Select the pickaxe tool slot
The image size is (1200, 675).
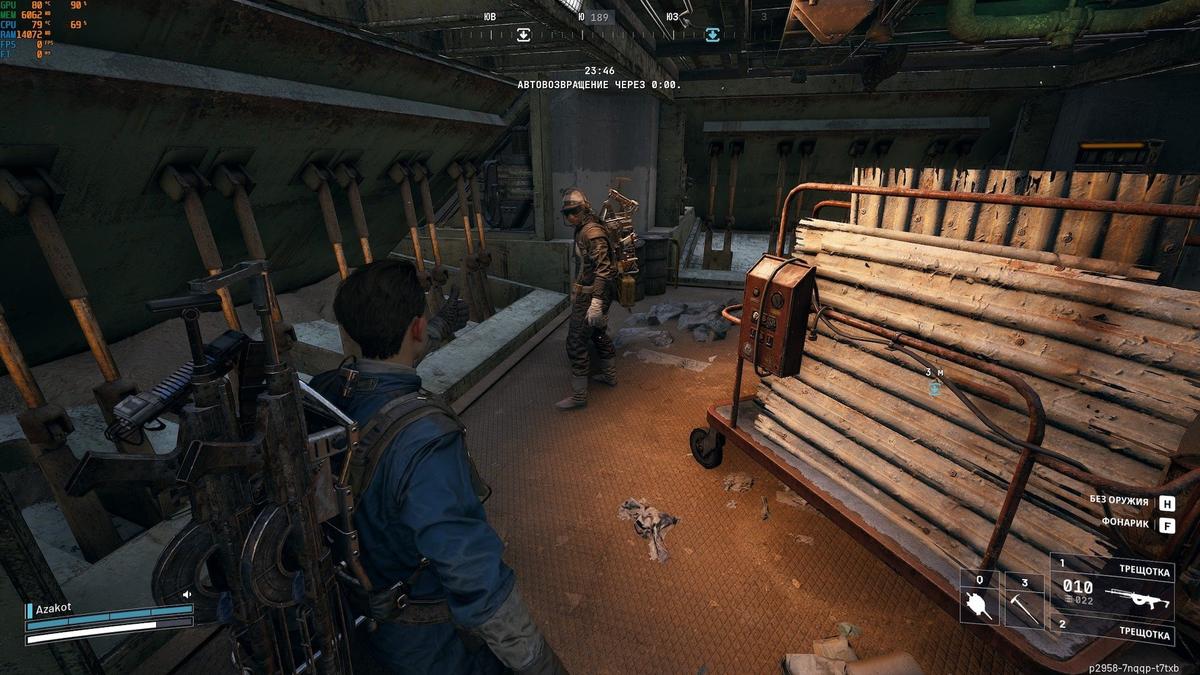[1024, 598]
